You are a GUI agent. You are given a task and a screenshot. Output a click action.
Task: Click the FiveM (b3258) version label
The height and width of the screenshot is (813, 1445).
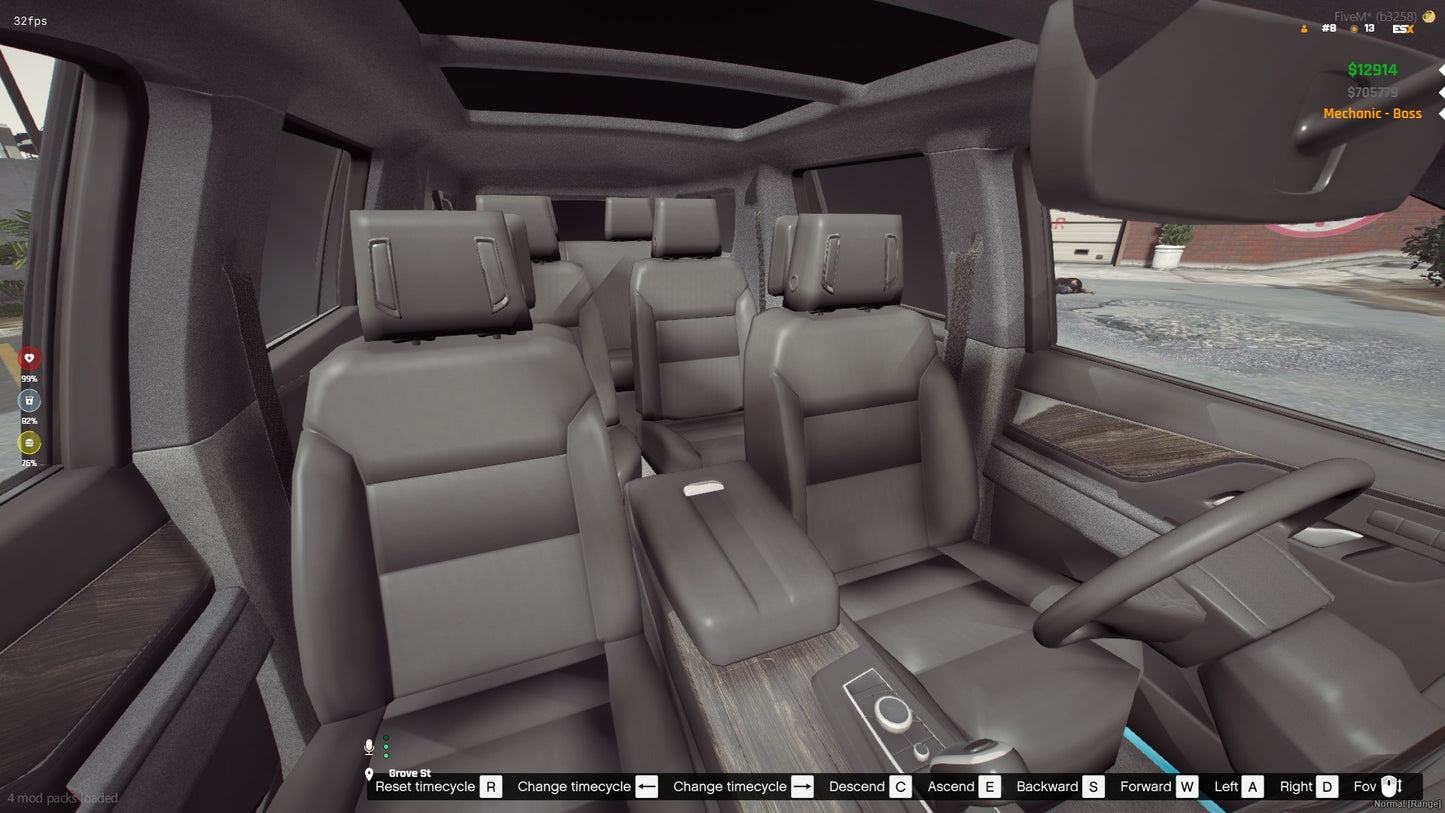[1374, 16]
